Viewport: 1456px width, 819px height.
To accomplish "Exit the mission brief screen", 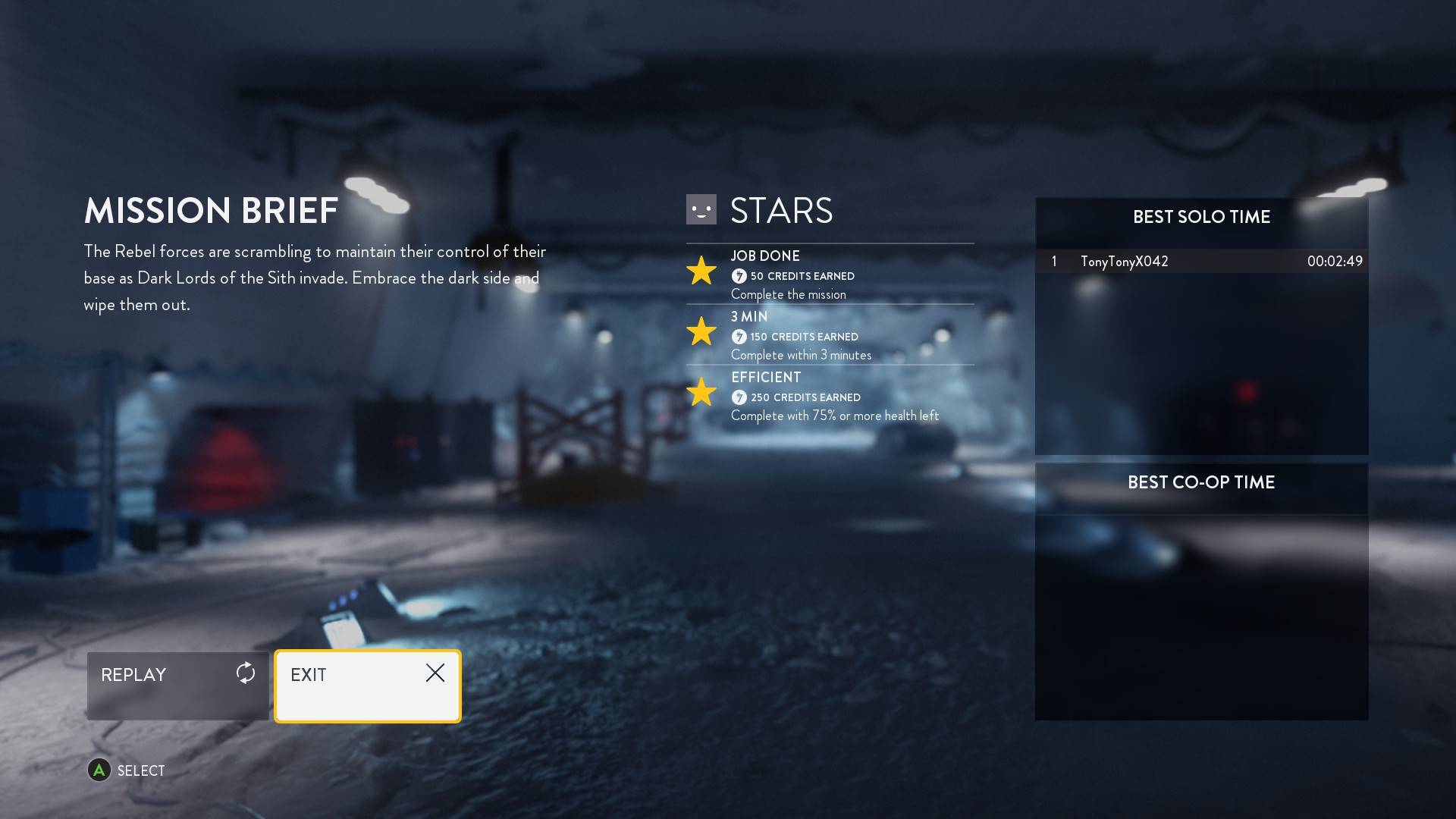I will [x=367, y=685].
